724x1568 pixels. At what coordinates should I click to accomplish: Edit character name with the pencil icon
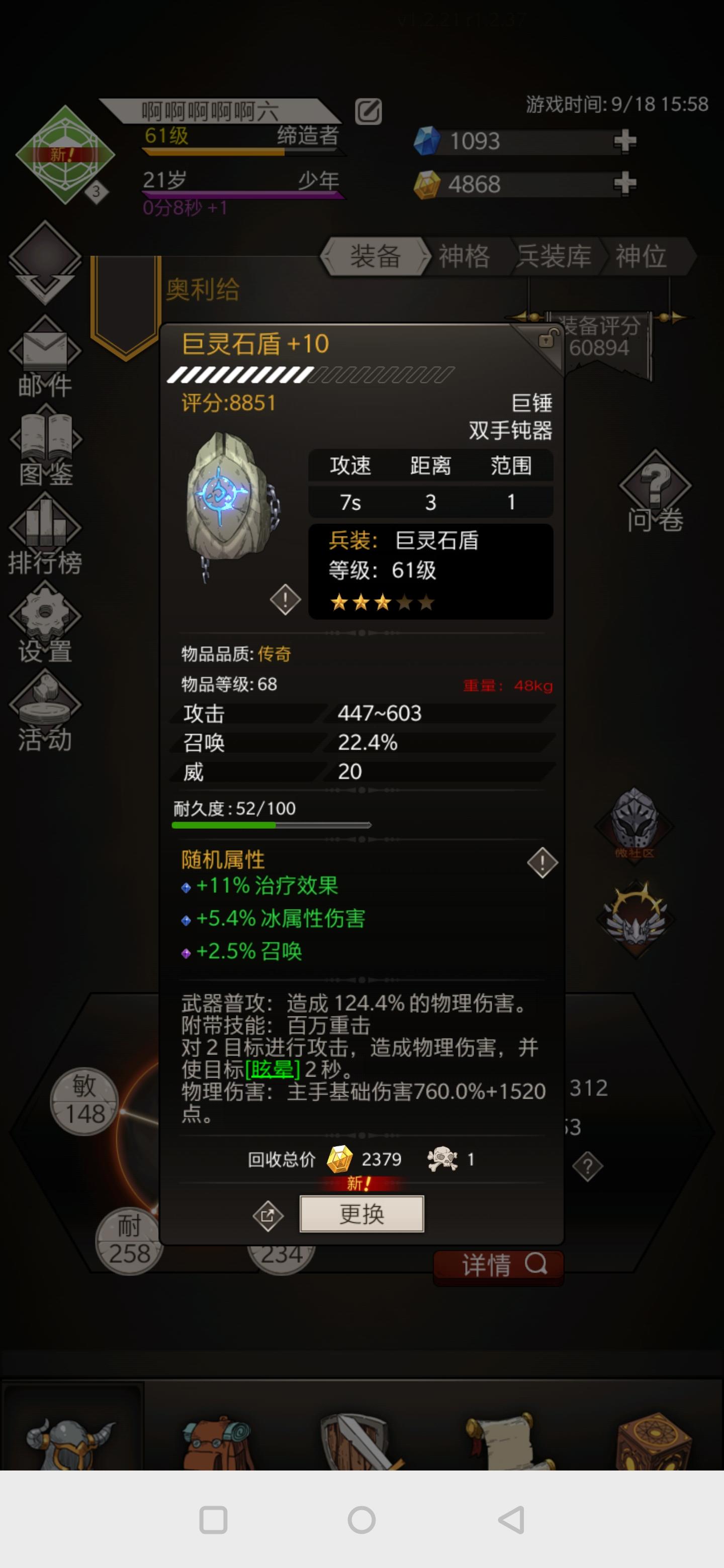[368, 112]
